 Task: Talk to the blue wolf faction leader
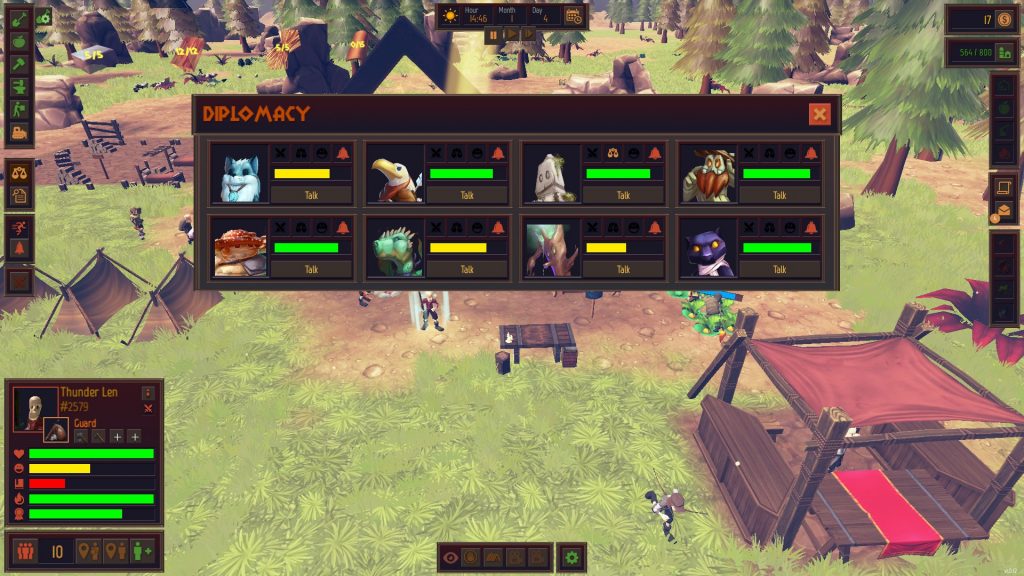click(311, 195)
